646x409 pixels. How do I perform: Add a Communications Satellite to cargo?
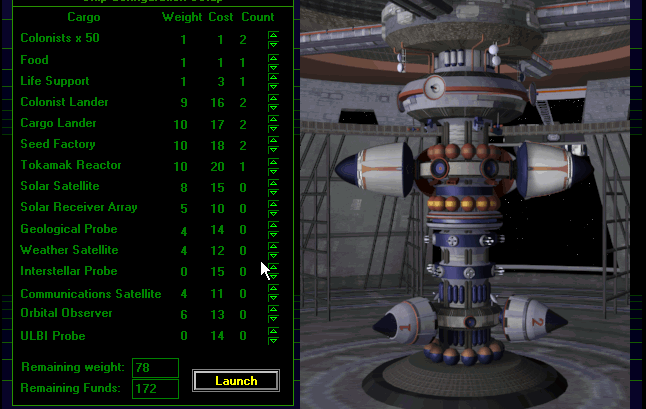tap(273, 289)
